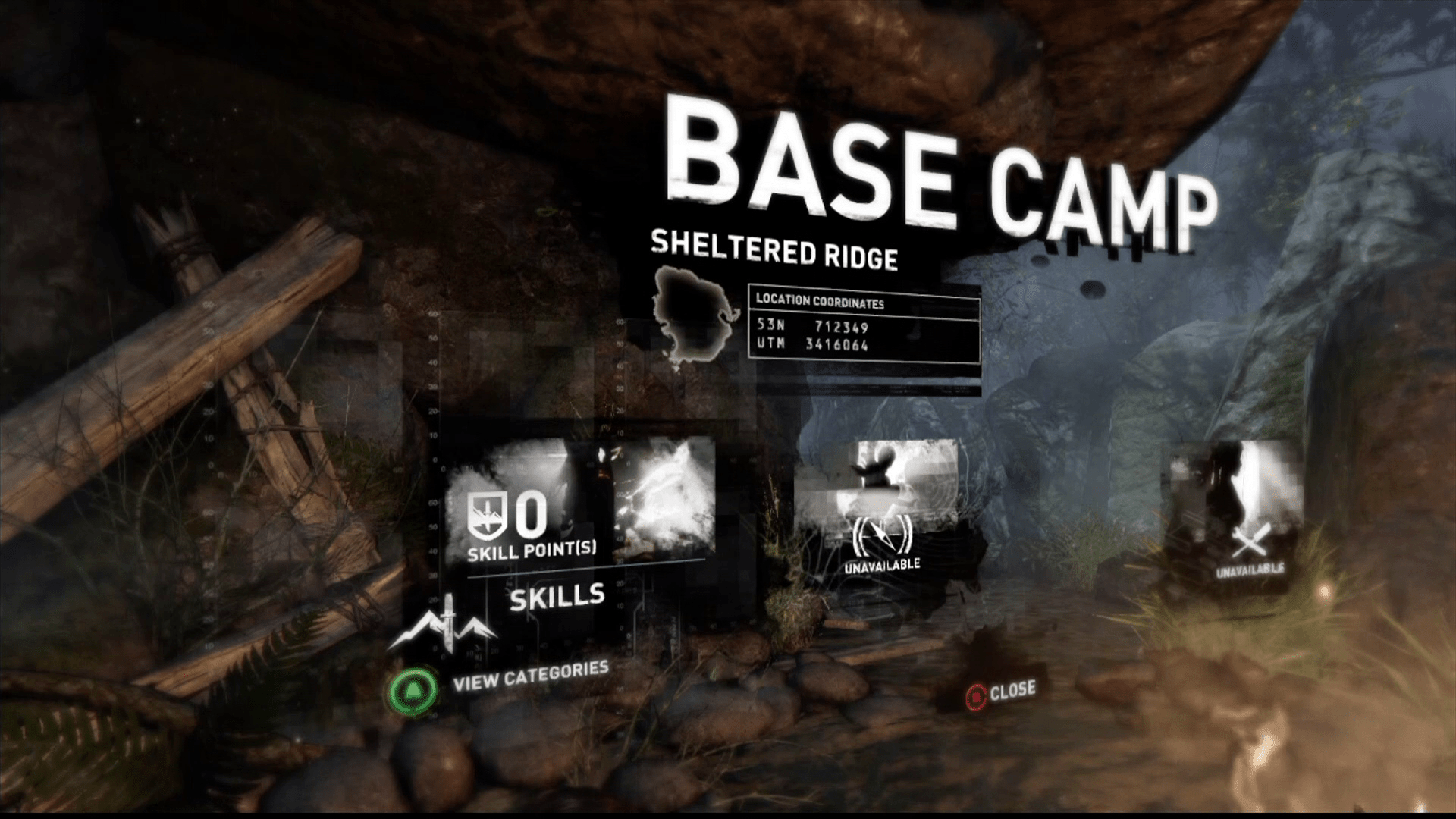The height and width of the screenshot is (819, 1456).
Task: Close the Base Camp menu
Action: pos(1001,692)
